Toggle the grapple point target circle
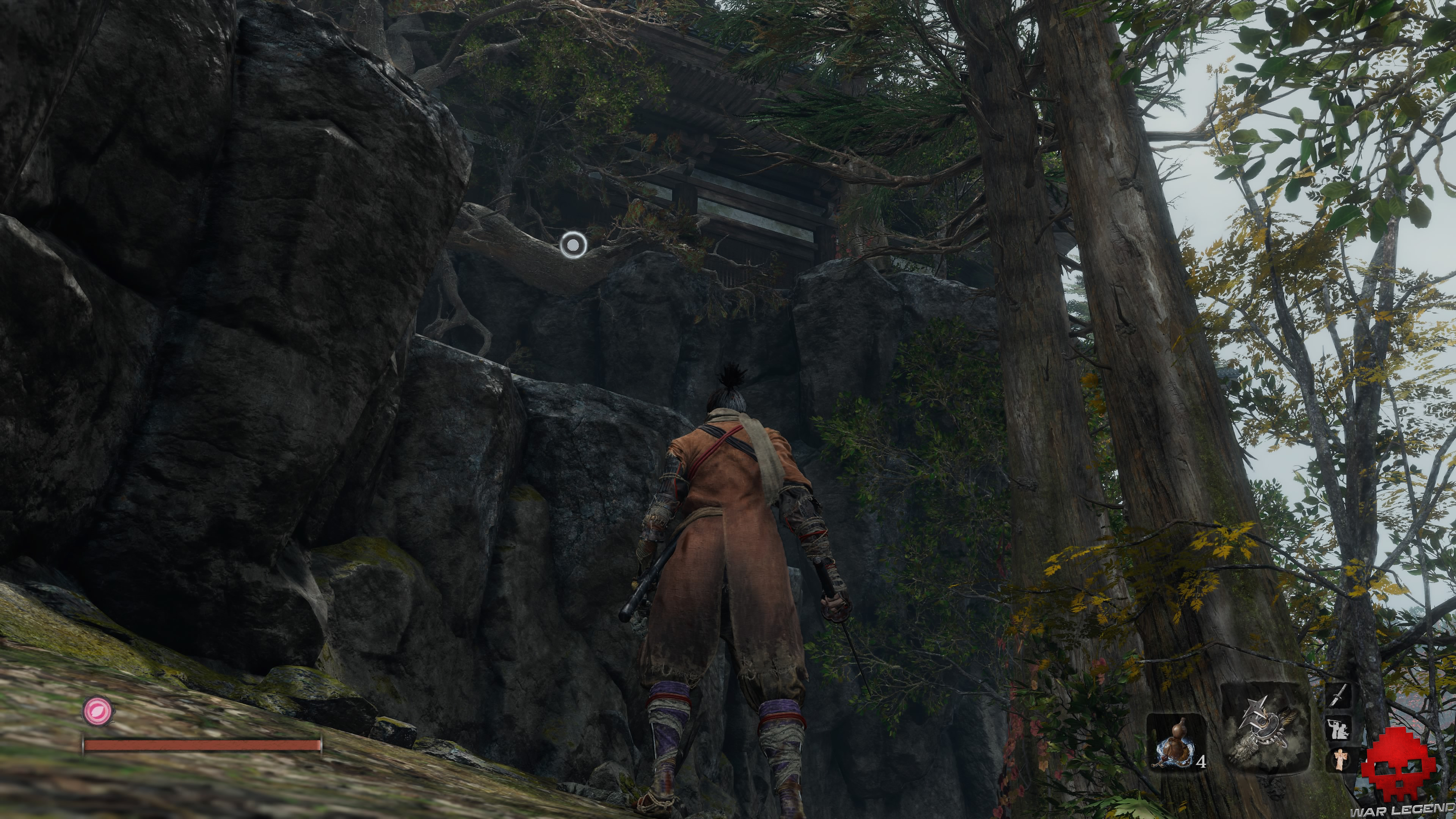 pos(573,243)
